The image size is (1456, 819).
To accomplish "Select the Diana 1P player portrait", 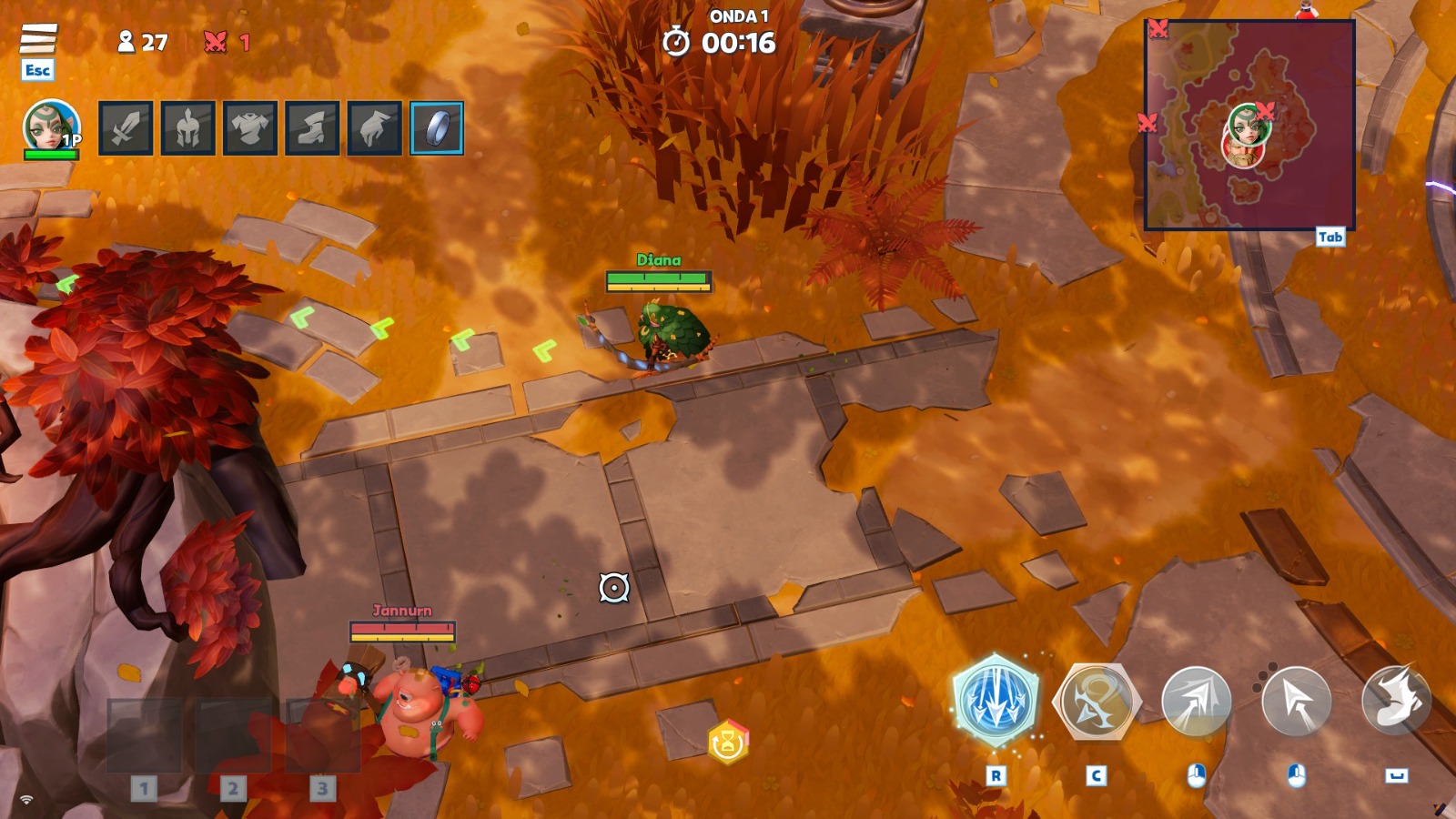I will point(51,126).
